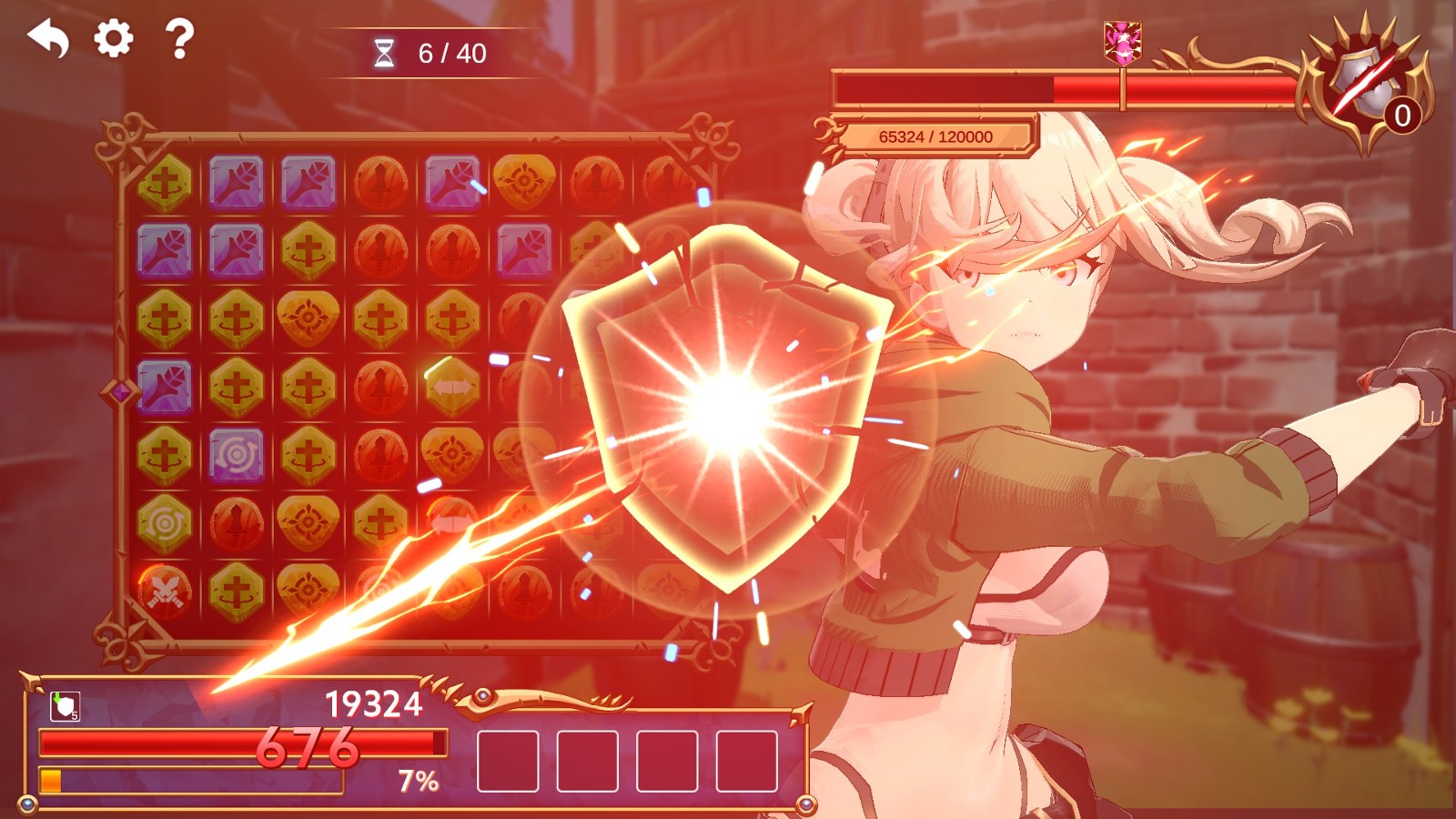This screenshot has height=819, width=1456.
Task: Pick the yellow spiral tile
Action: 165,523
